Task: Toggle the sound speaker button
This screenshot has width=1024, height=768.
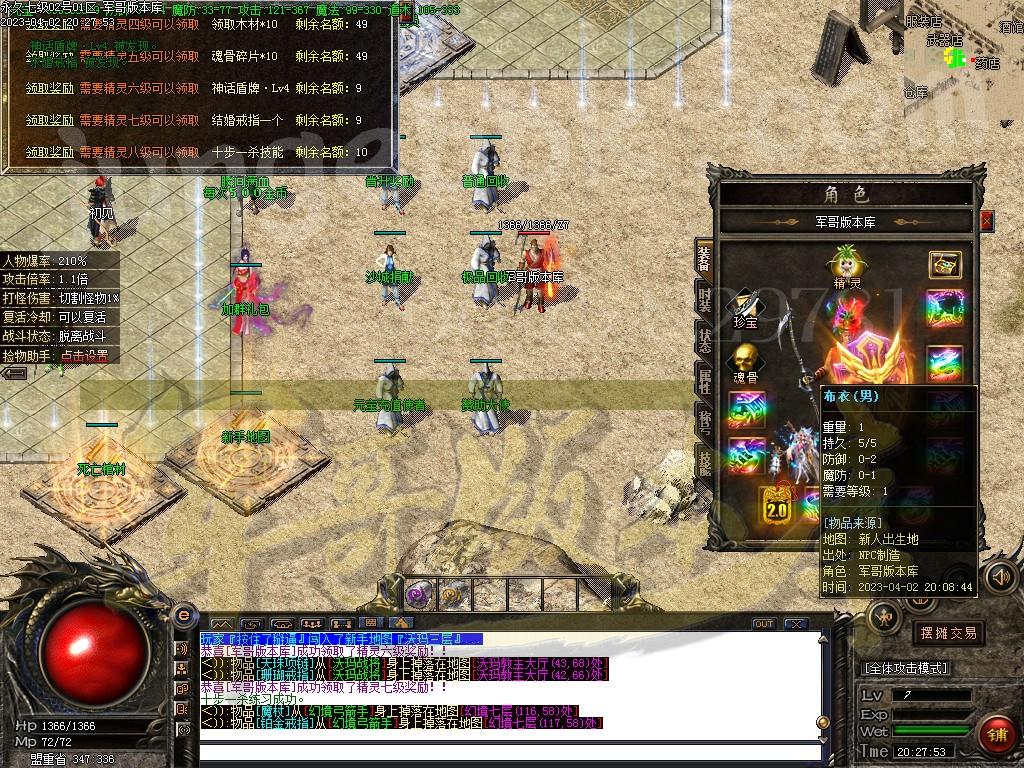Action: (x=1000, y=577)
